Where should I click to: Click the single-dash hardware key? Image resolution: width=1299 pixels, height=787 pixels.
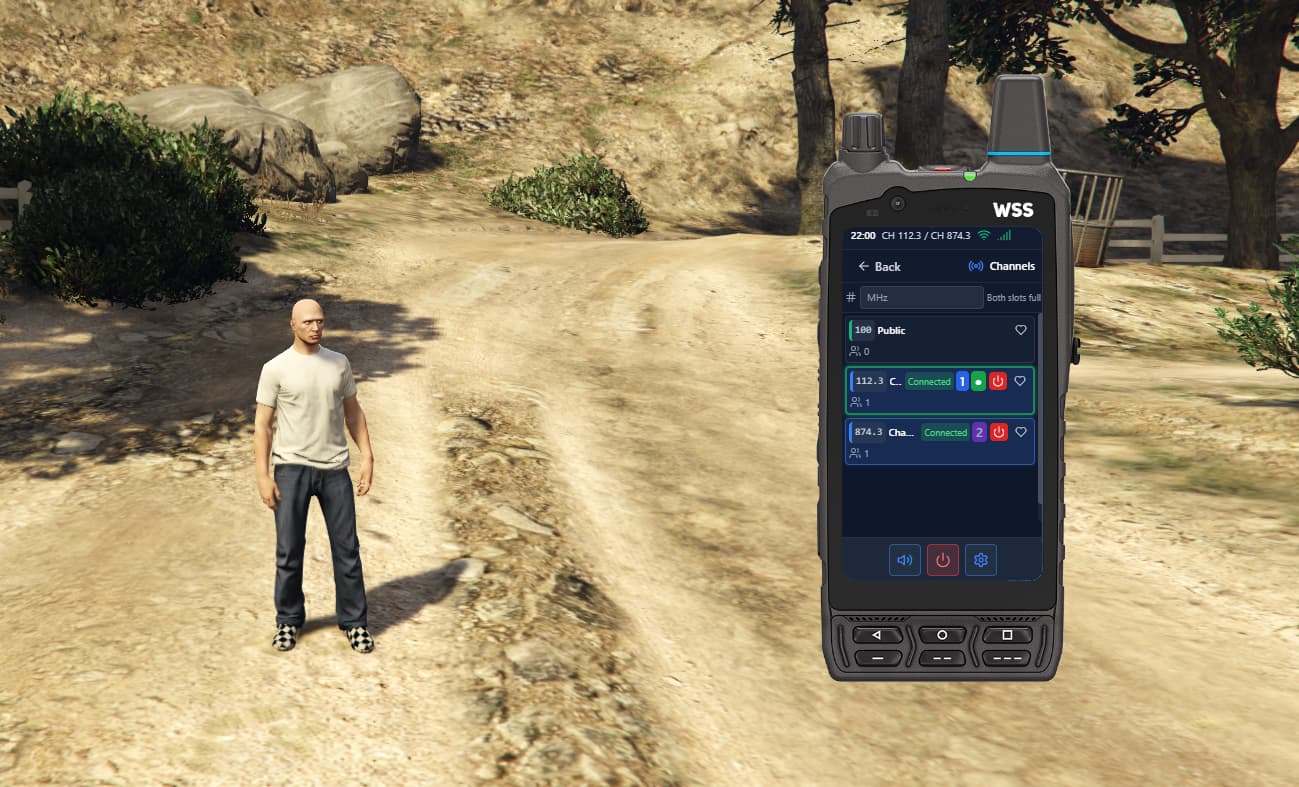point(877,658)
